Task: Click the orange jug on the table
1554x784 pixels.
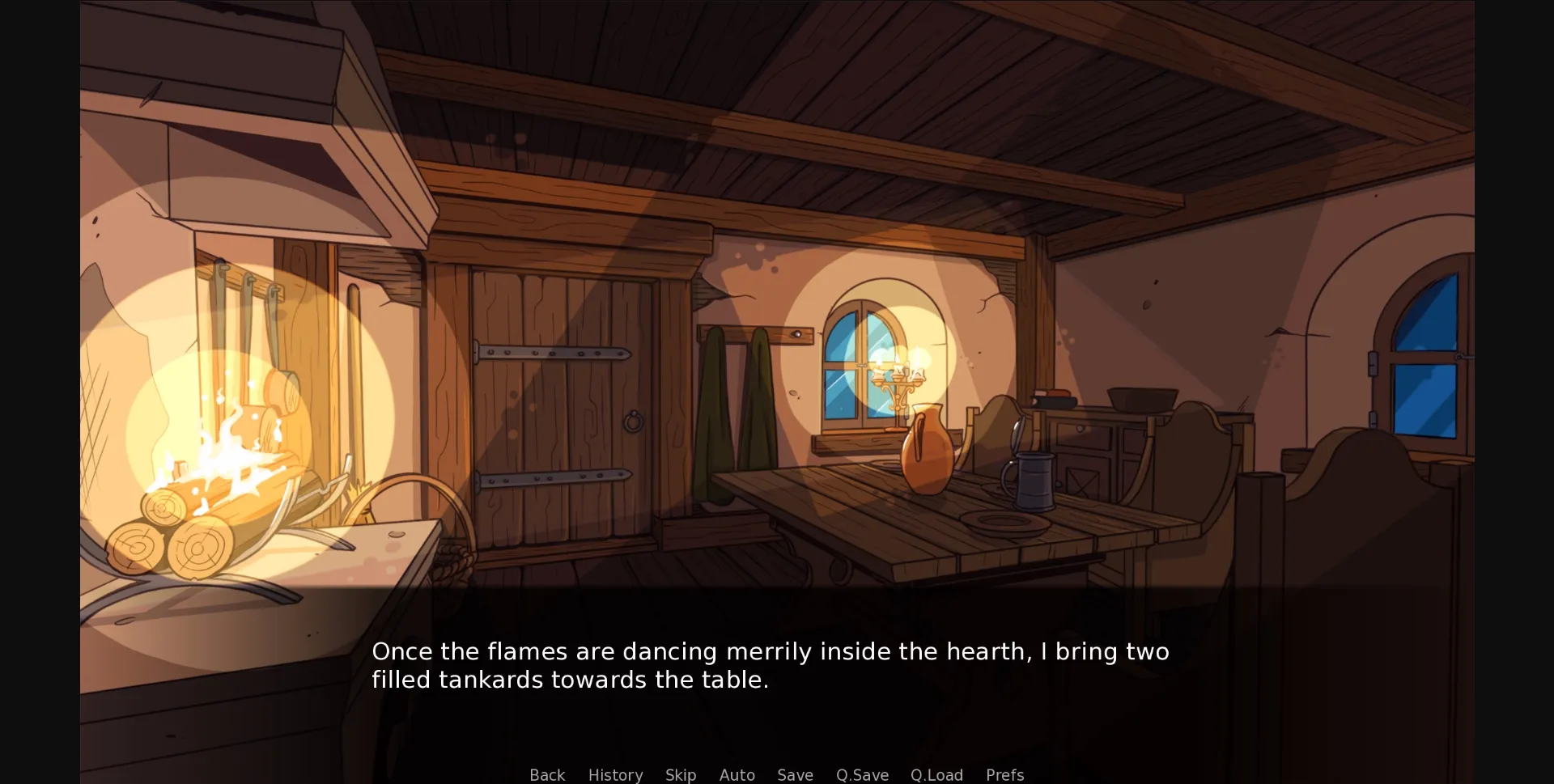Action: pyautogui.click(x=927, y=453)
